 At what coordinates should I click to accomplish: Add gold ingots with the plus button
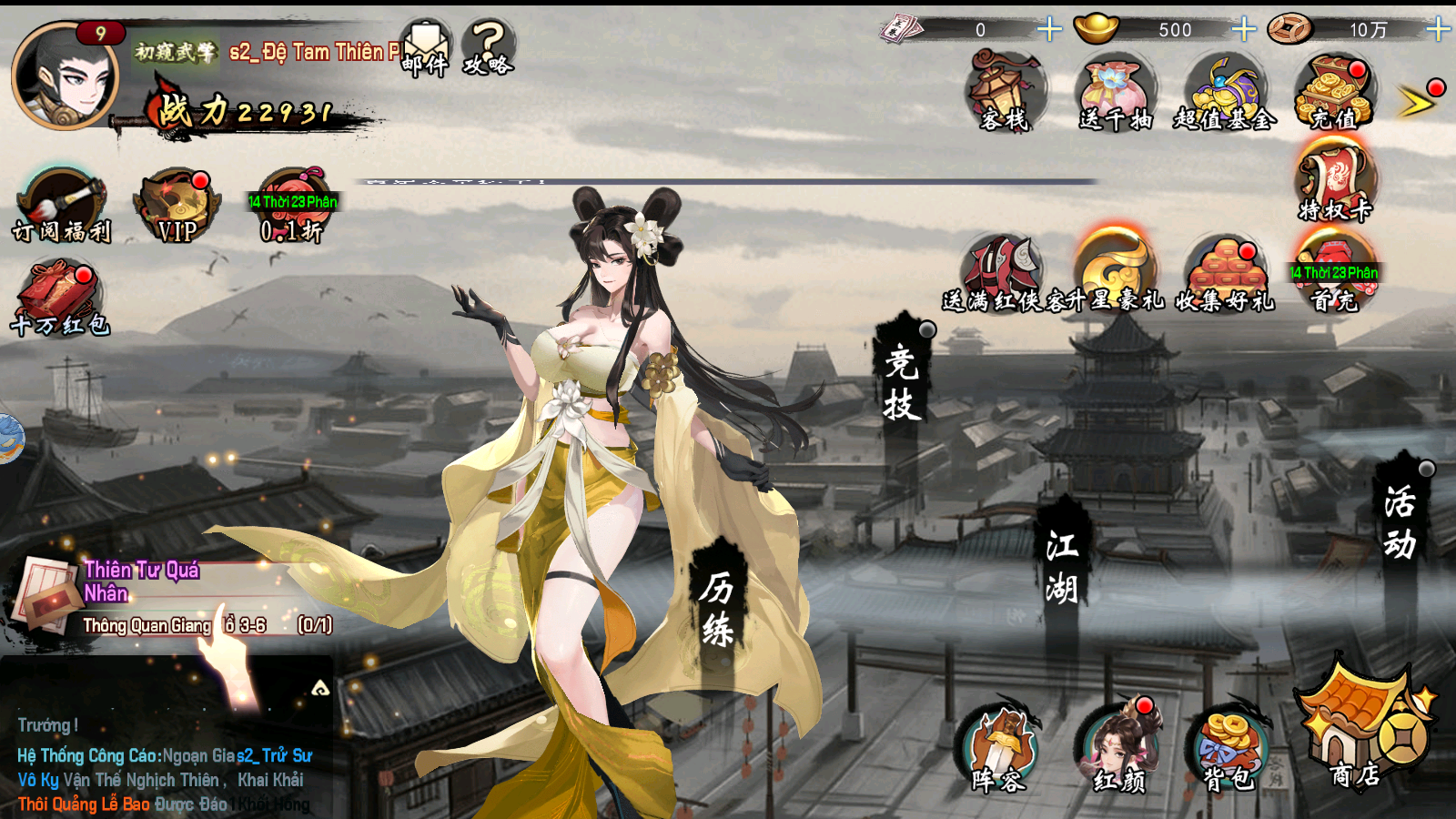1243,30
